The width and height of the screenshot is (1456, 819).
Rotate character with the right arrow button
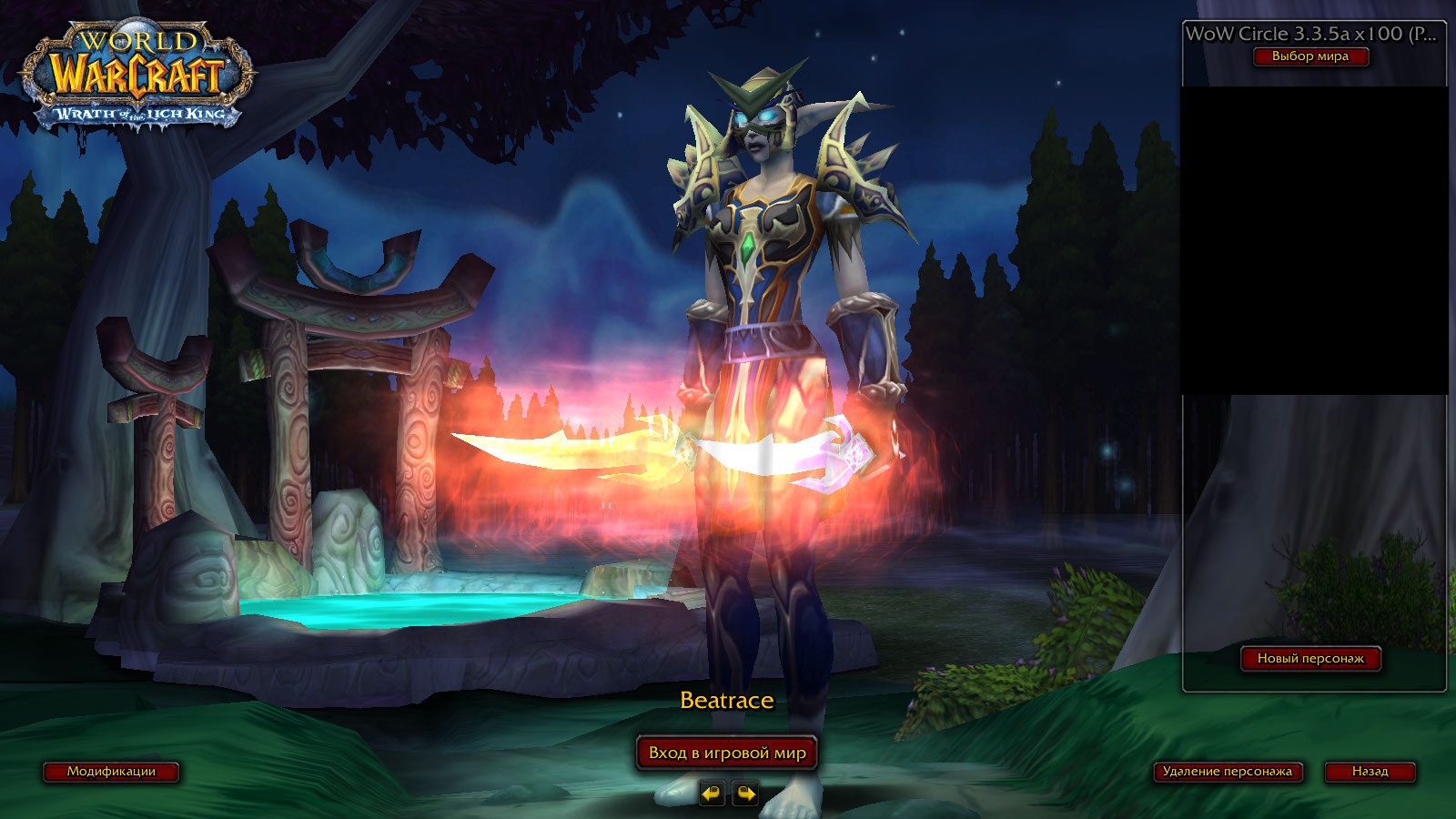pyautogui.click(x=745, y=794)
